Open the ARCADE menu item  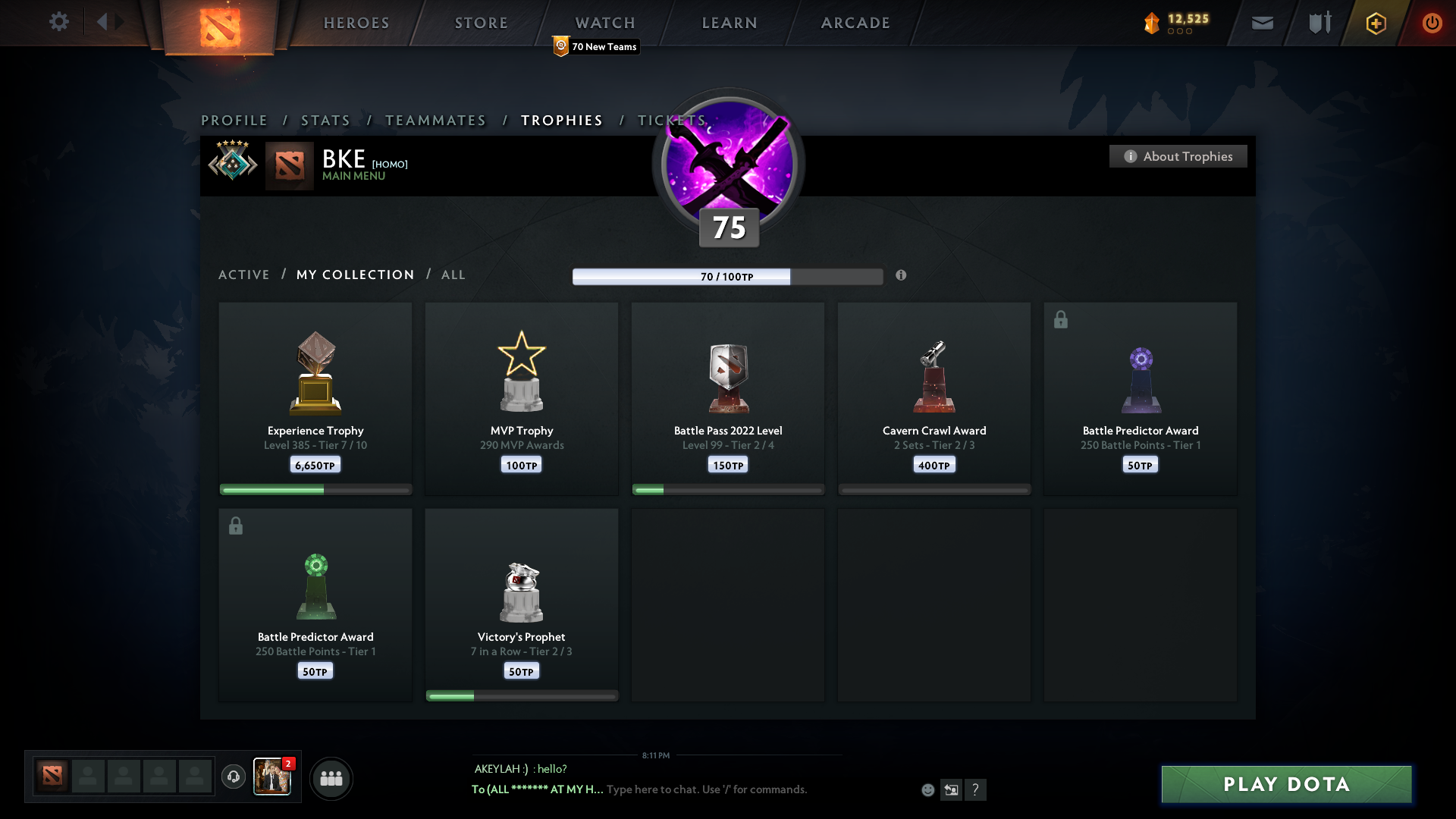(x=855, y=23)
